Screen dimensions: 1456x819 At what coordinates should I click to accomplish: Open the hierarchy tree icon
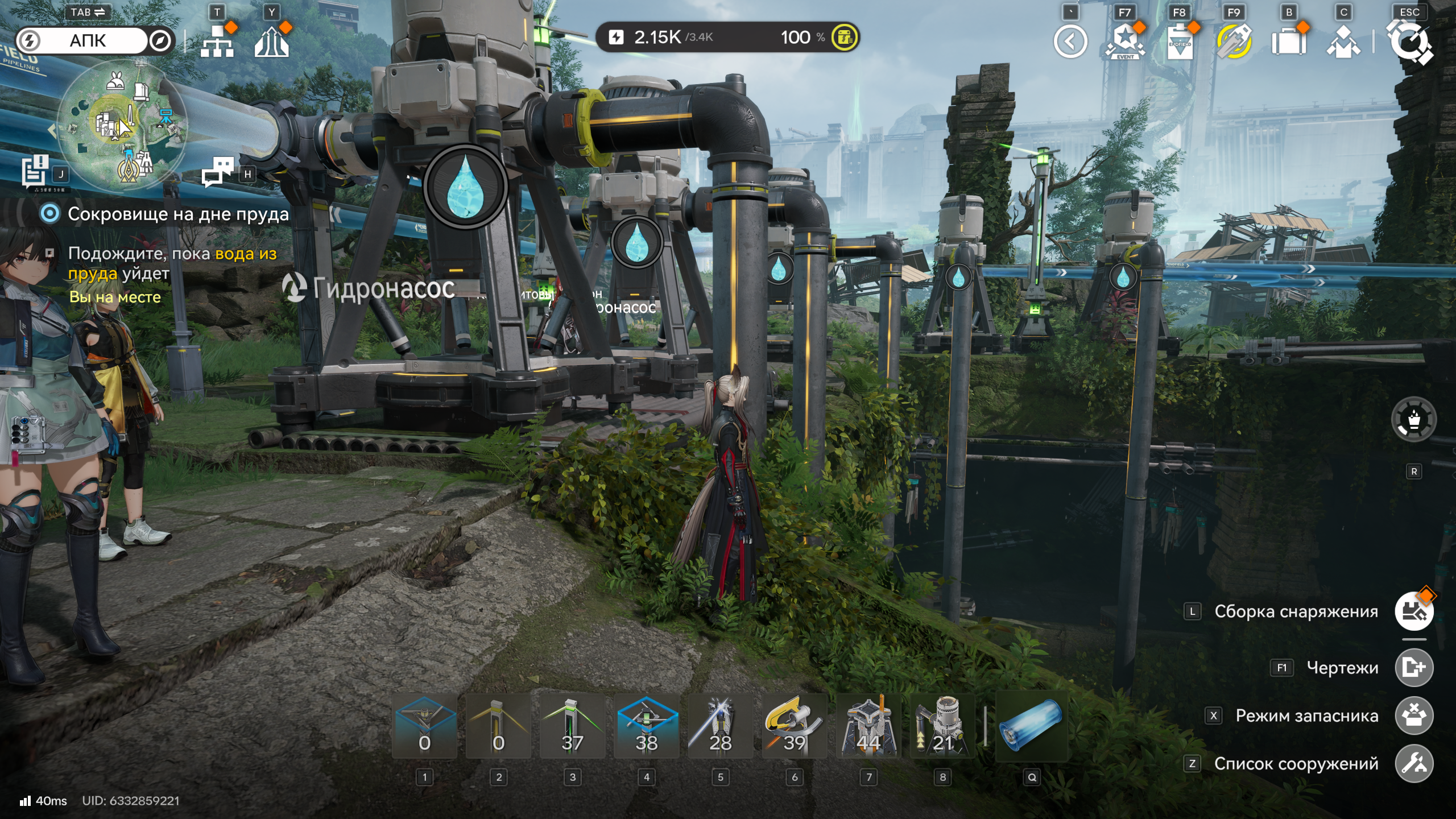click(x=217, y=42)
